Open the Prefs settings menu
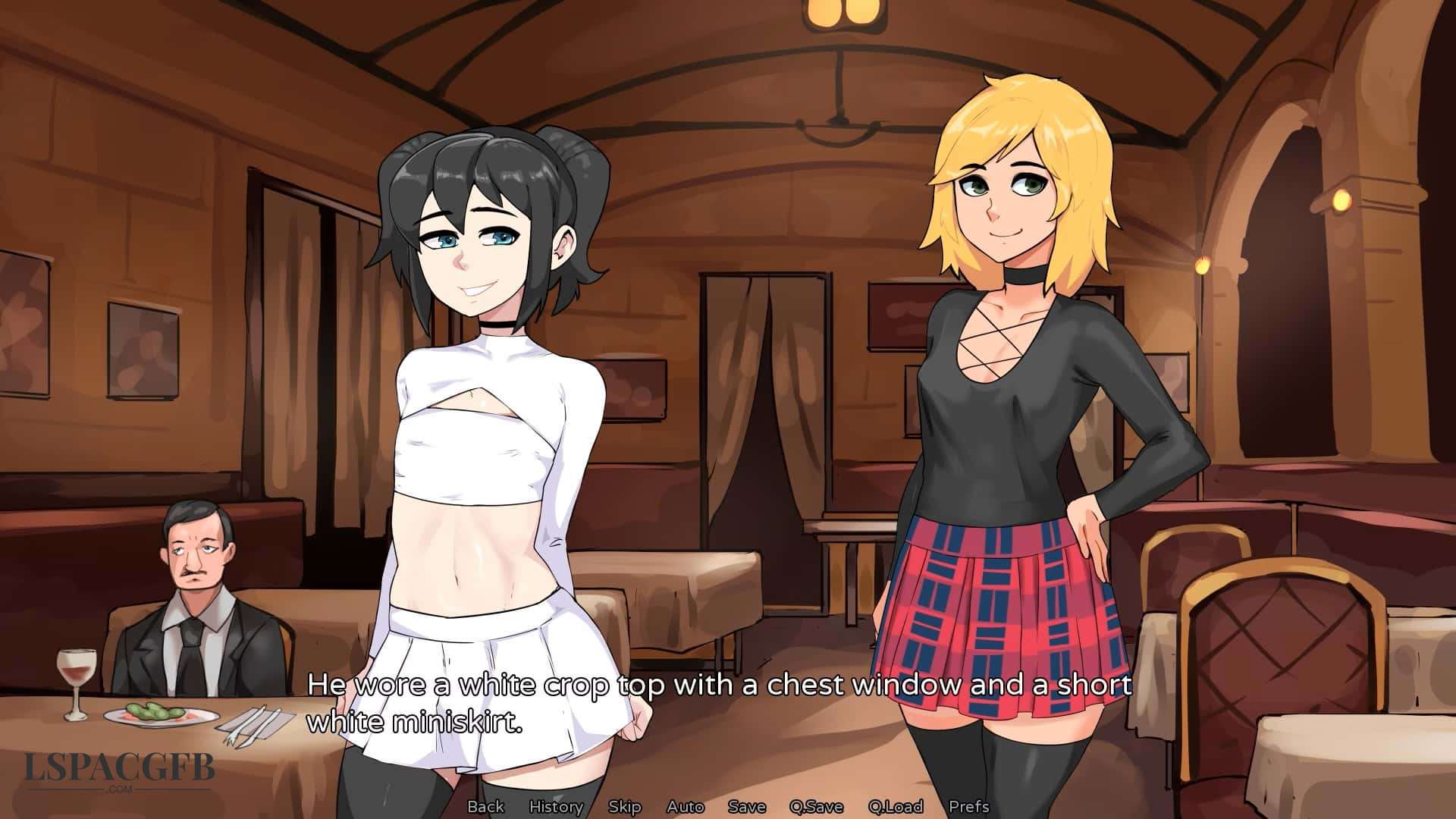 (x=968, y=806)
